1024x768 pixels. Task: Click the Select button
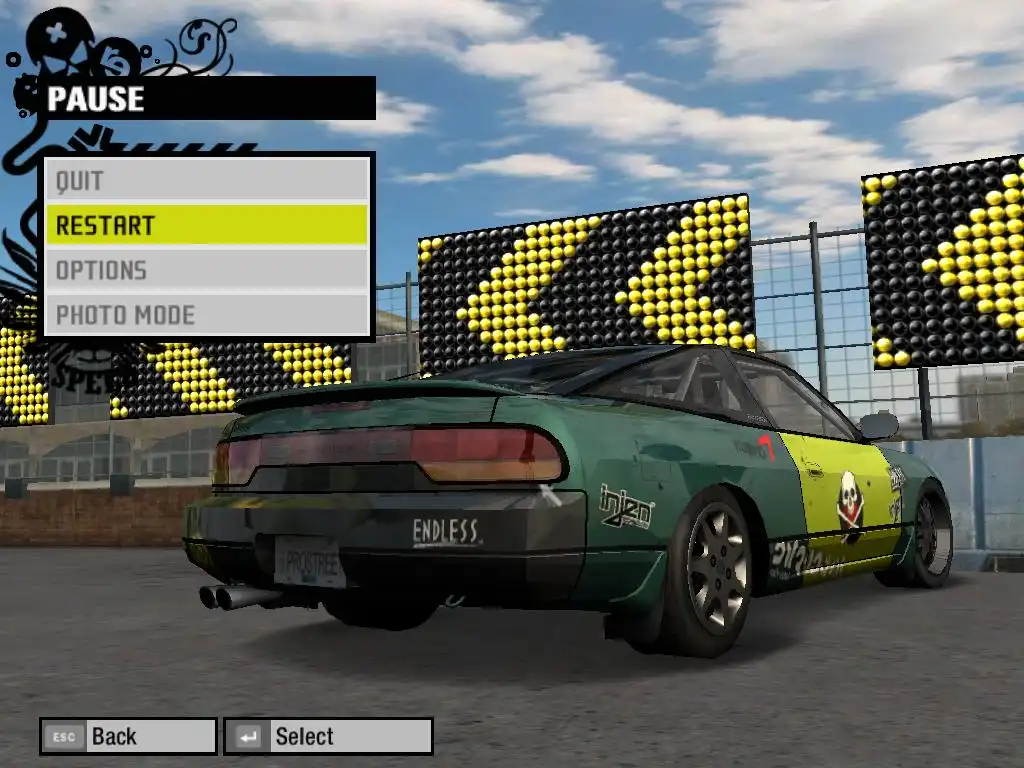pos(328,737)
